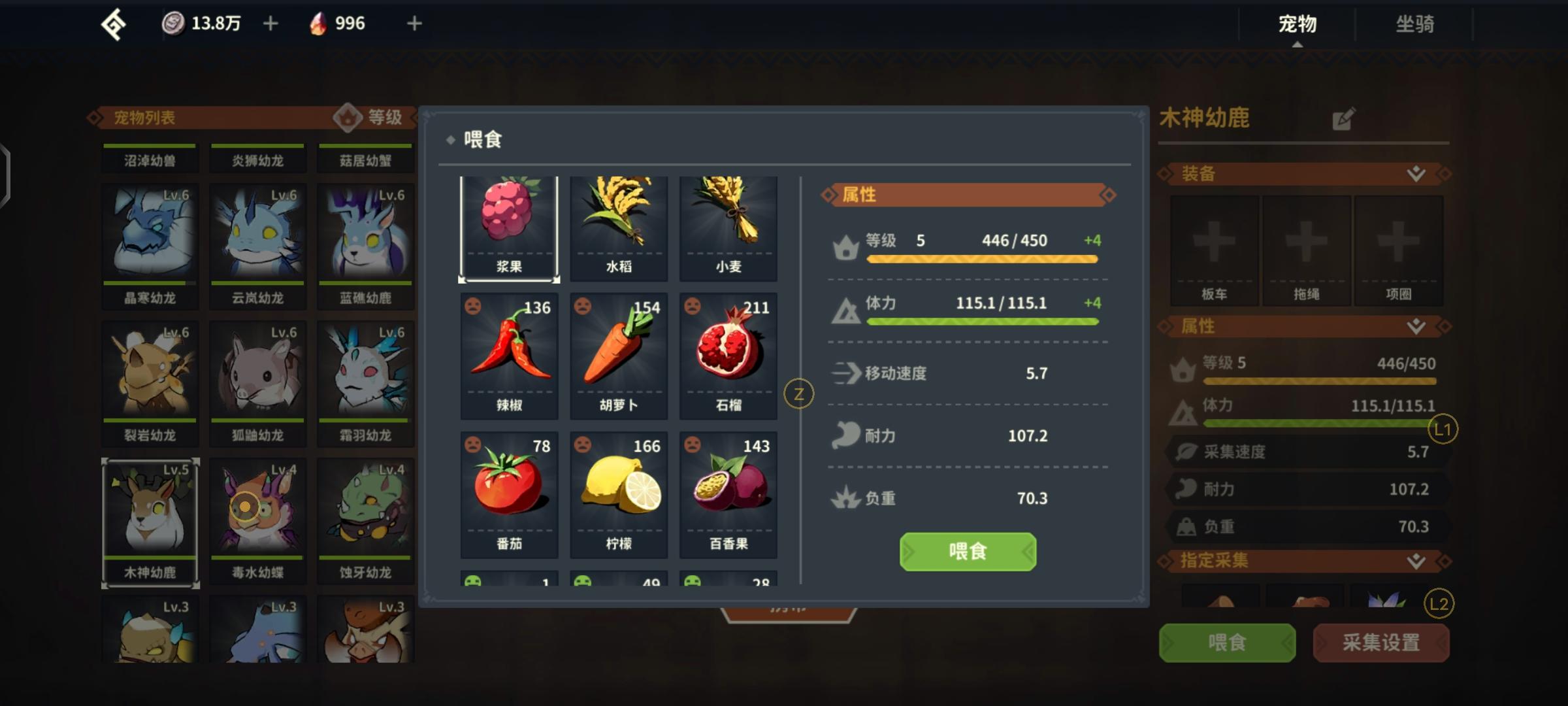Click the plus icon to add coins
Viewport: 1568px width, 706px height.
click(x=270, y=23)
